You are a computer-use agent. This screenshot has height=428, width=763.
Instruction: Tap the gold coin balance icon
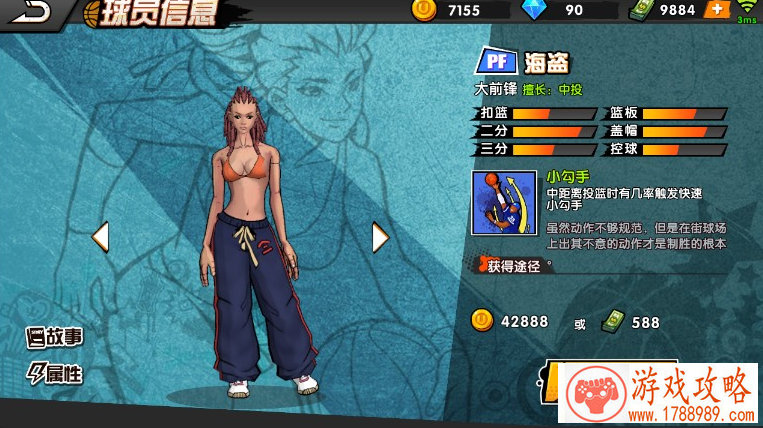(x=422, y=10)
